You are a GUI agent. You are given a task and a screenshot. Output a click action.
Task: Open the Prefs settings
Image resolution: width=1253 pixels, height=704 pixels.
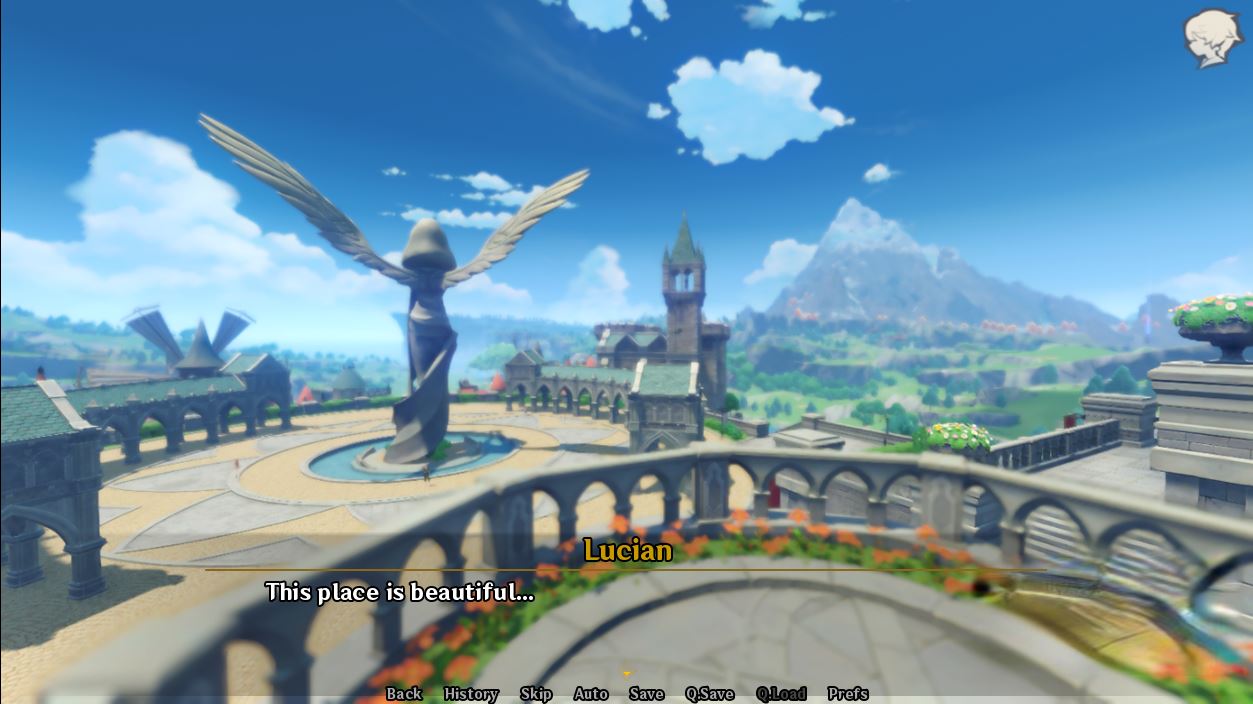tap(848, 694)
